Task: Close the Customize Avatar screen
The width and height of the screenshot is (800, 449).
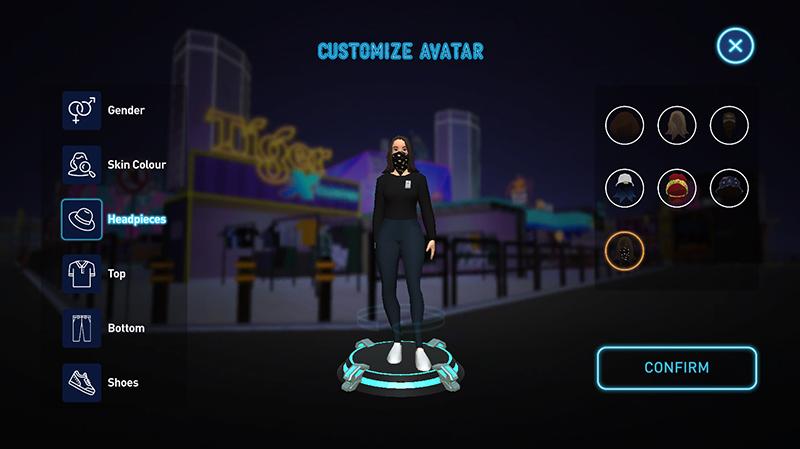Action: tap(735, 46)
